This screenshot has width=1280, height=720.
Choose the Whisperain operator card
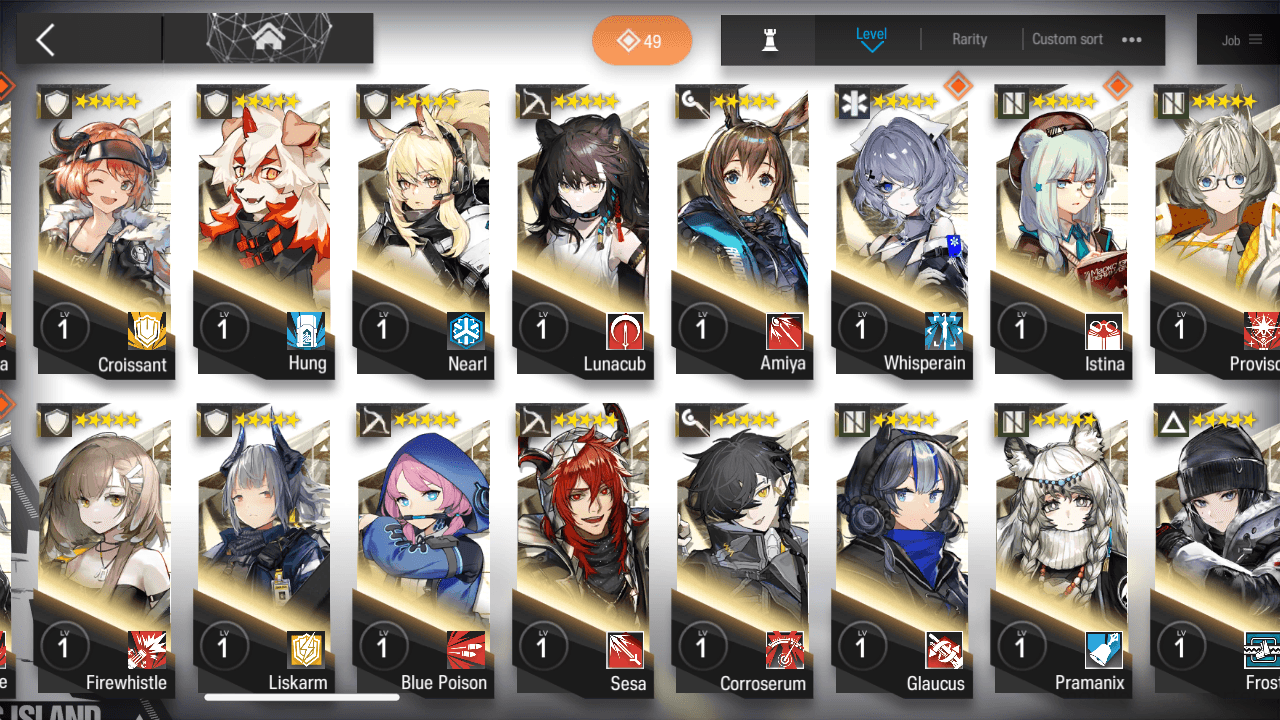click(x=901, y=230)
